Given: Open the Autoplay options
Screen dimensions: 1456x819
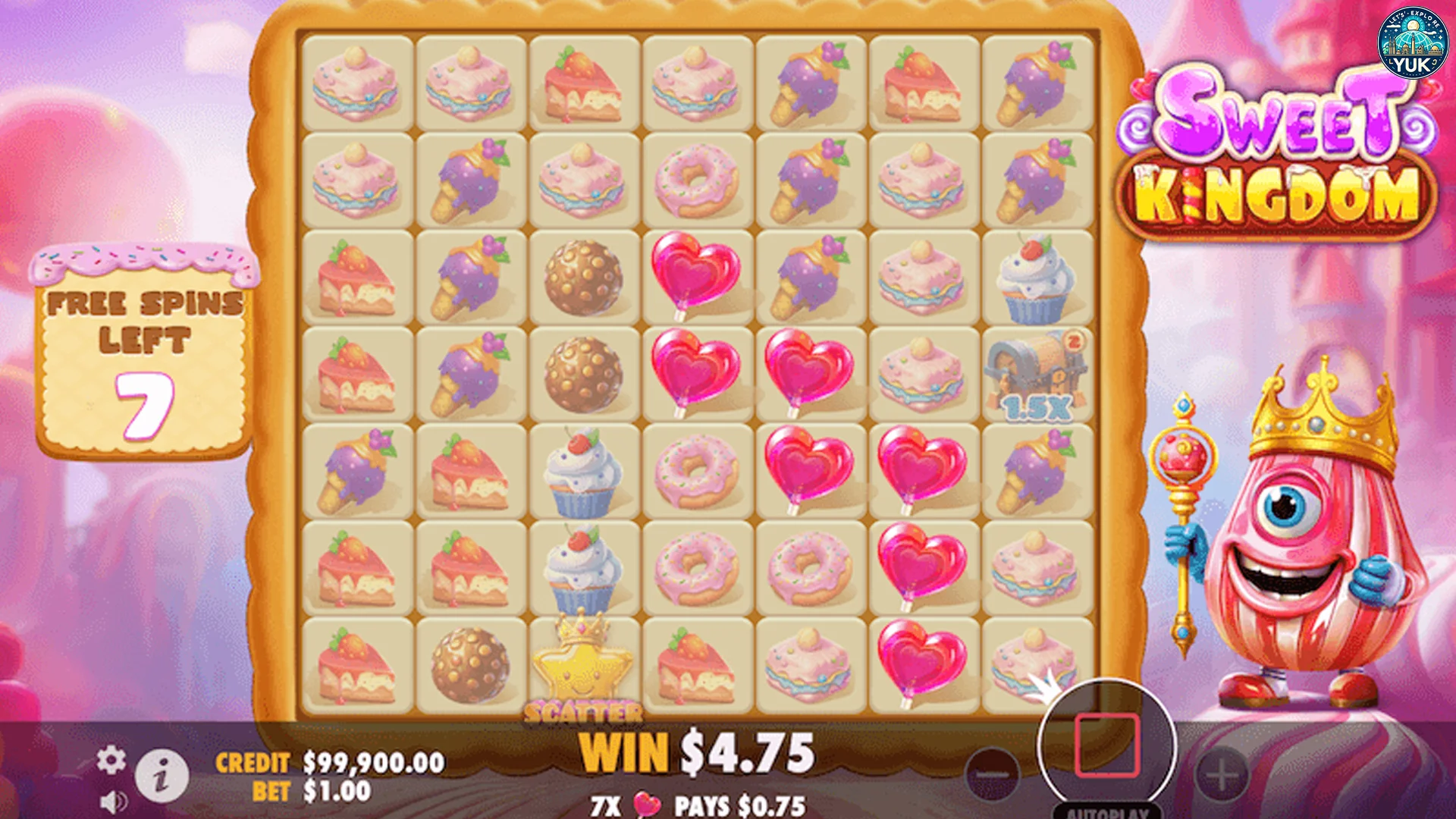Looking at the screenshot, I should [x=1107, y=811].
